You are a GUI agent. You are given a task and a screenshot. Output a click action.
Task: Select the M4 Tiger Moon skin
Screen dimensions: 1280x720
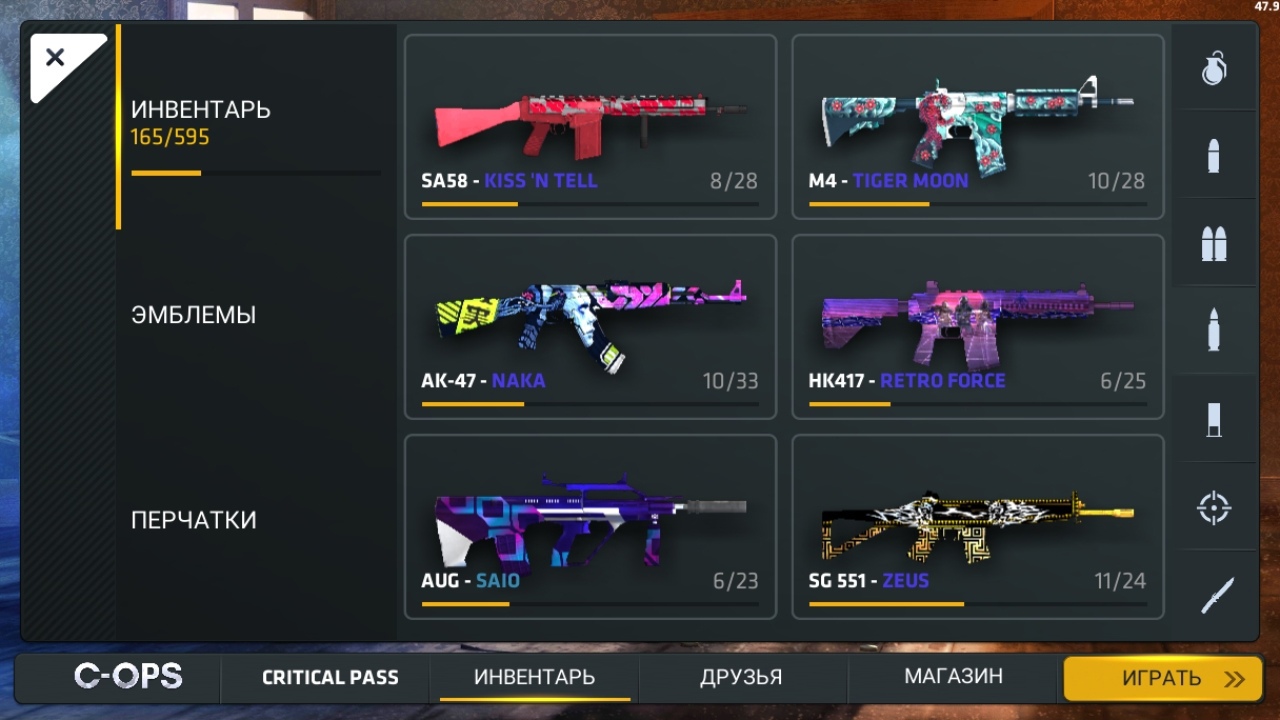click(x=977, y=127)
